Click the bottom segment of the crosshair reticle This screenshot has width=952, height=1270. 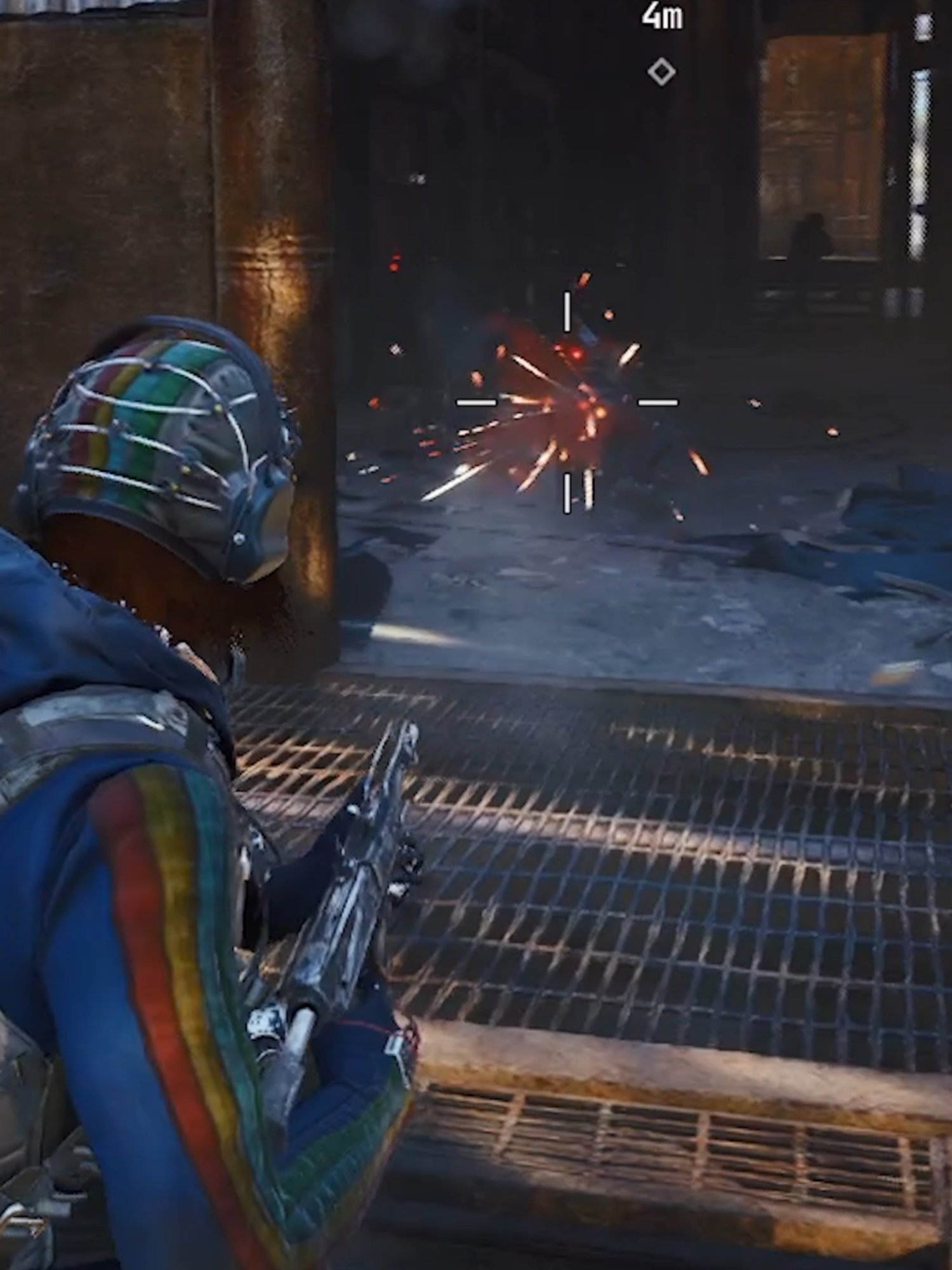click(x=566, y=492)
